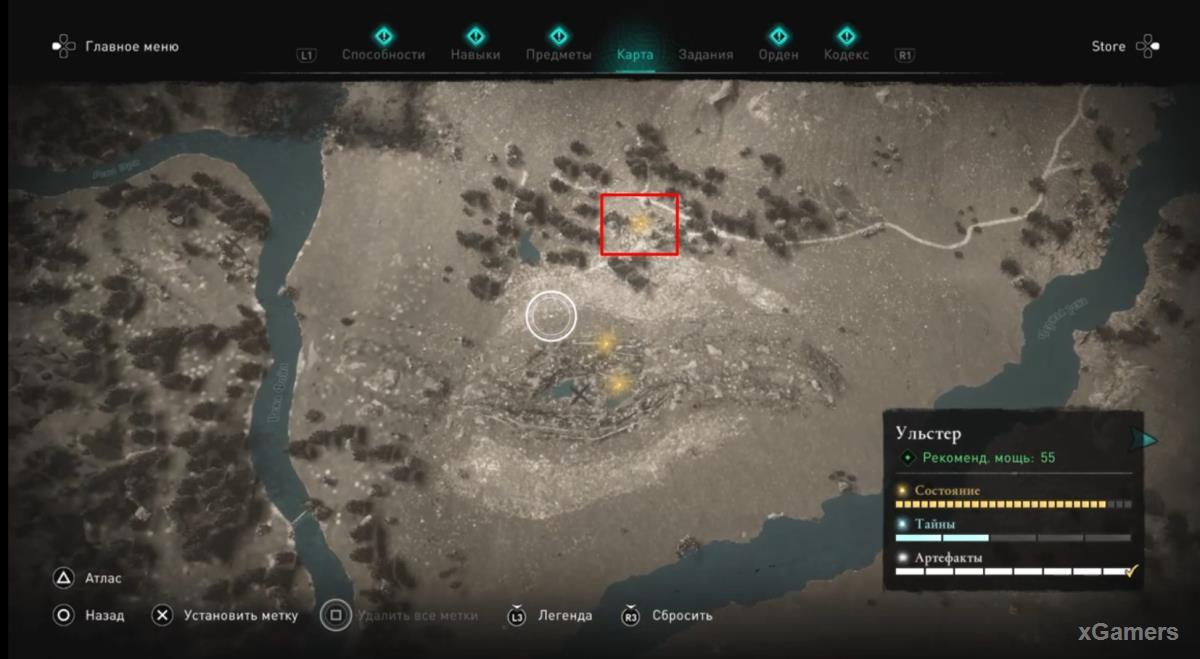The width and height of the screenshot is (1200, 659).
Task: Expand the Ульстер panel with the teal arrow
Action: click(x=1149, y=440)
